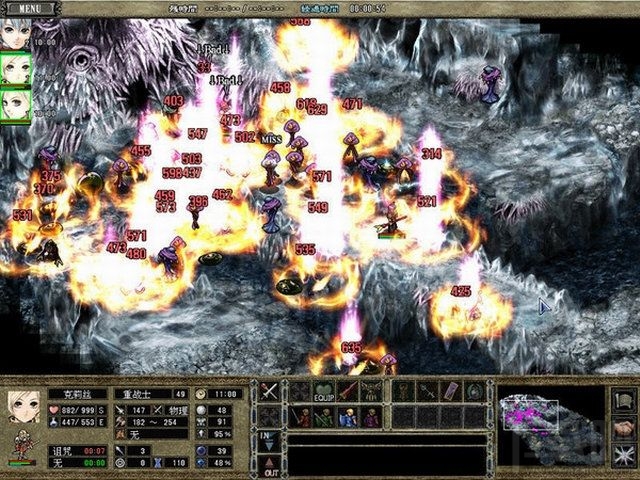Click the flag icon beside the minimap

click(623, 397)
